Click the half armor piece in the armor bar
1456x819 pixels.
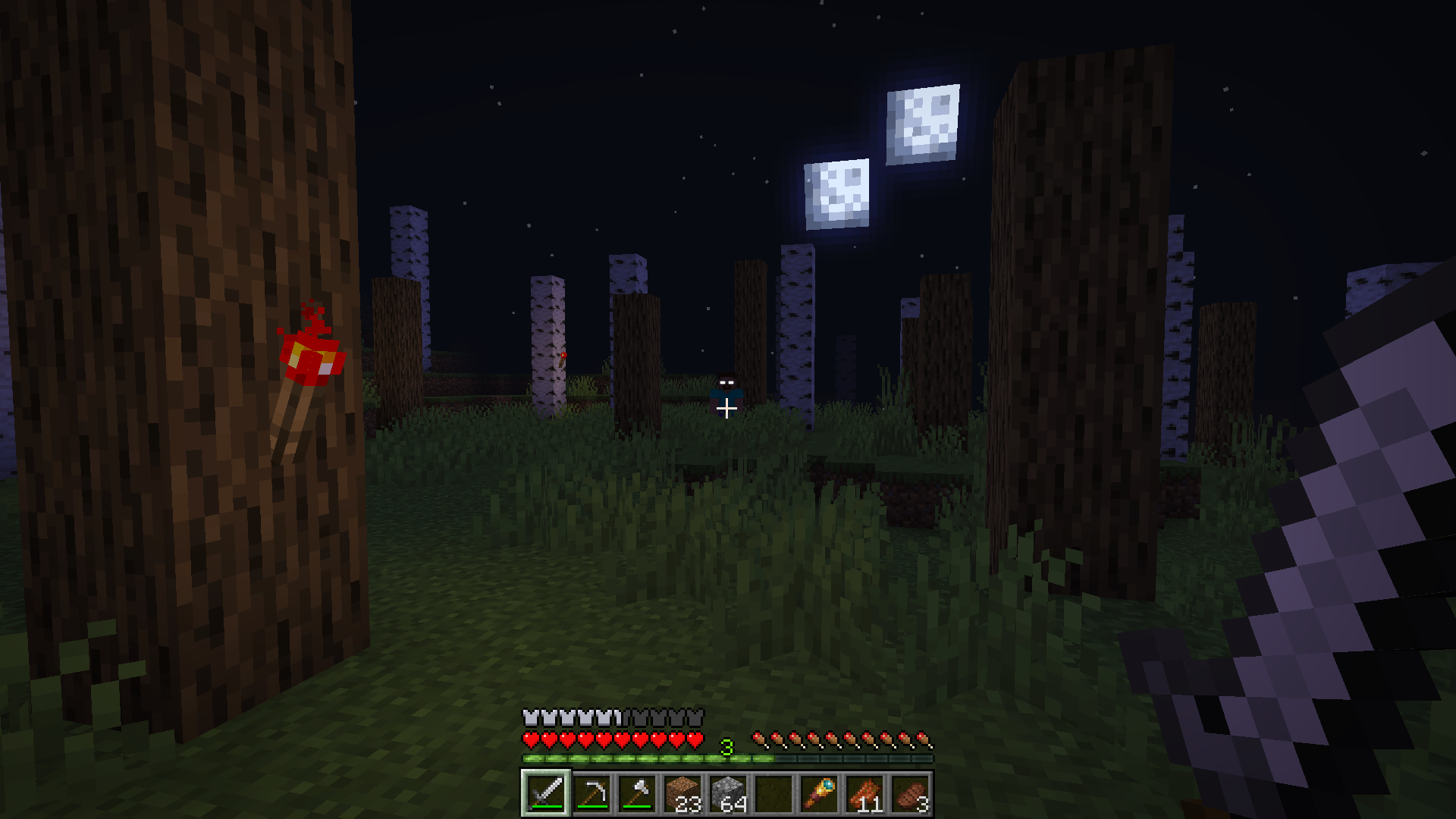point(617,717)
